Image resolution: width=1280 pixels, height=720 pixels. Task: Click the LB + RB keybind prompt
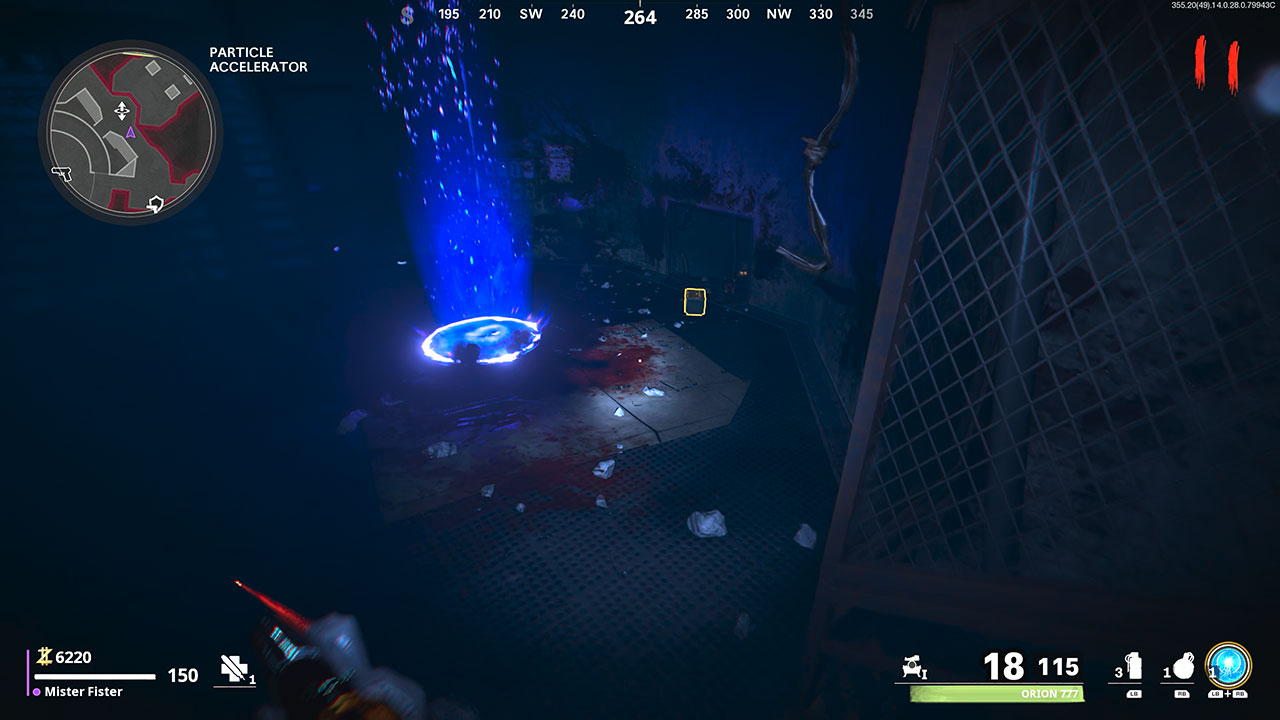[x=1227, y=695]
